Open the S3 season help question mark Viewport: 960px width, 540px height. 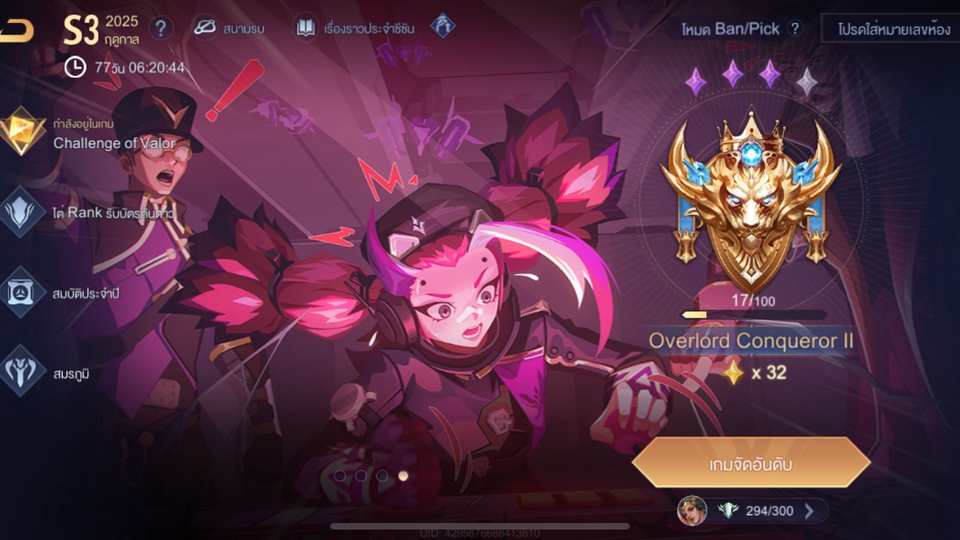(161, 28)
